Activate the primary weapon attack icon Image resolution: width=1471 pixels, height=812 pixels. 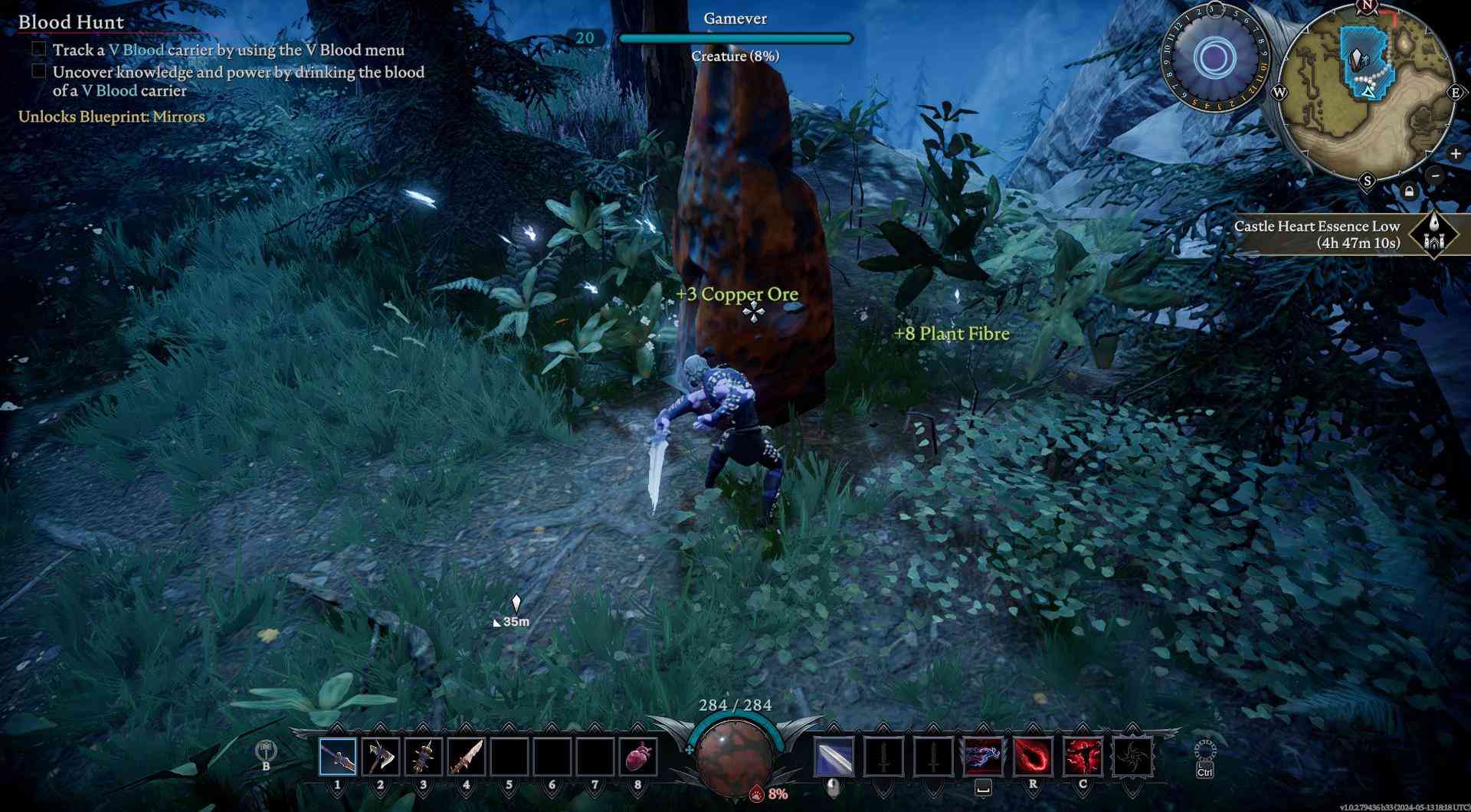(834, 757)
